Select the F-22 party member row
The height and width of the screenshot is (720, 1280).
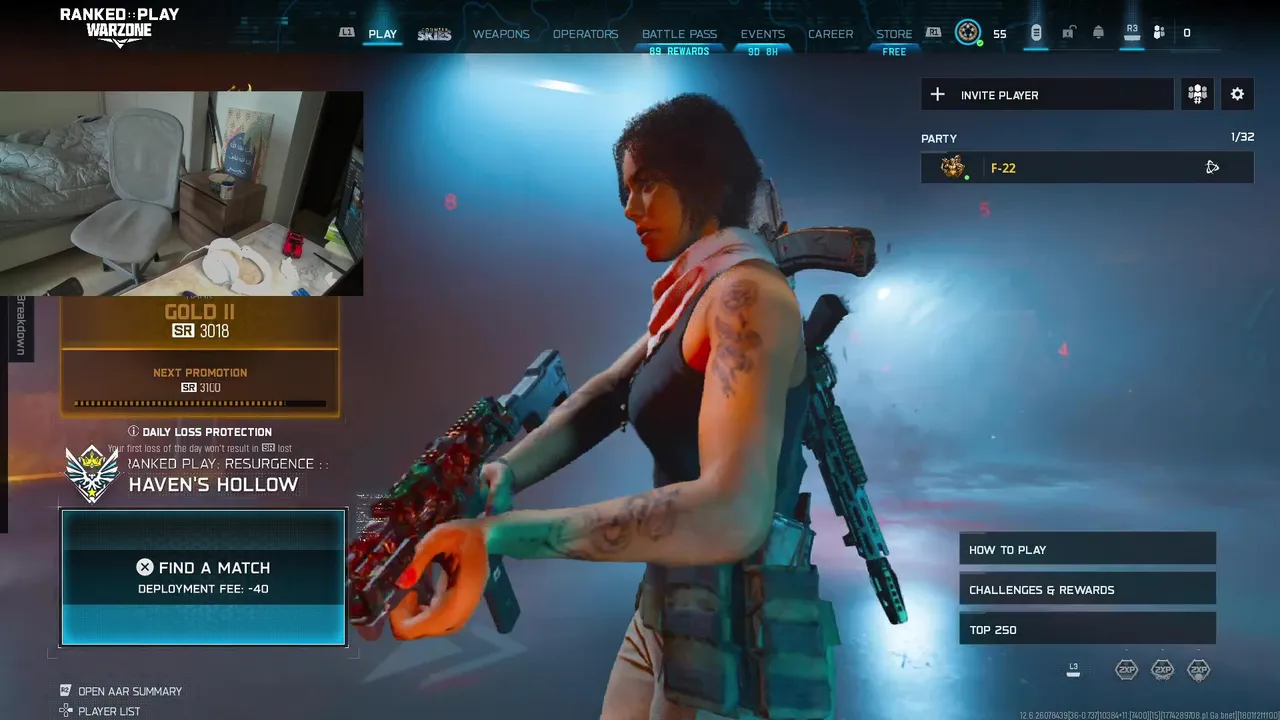tap(1086, 168)
